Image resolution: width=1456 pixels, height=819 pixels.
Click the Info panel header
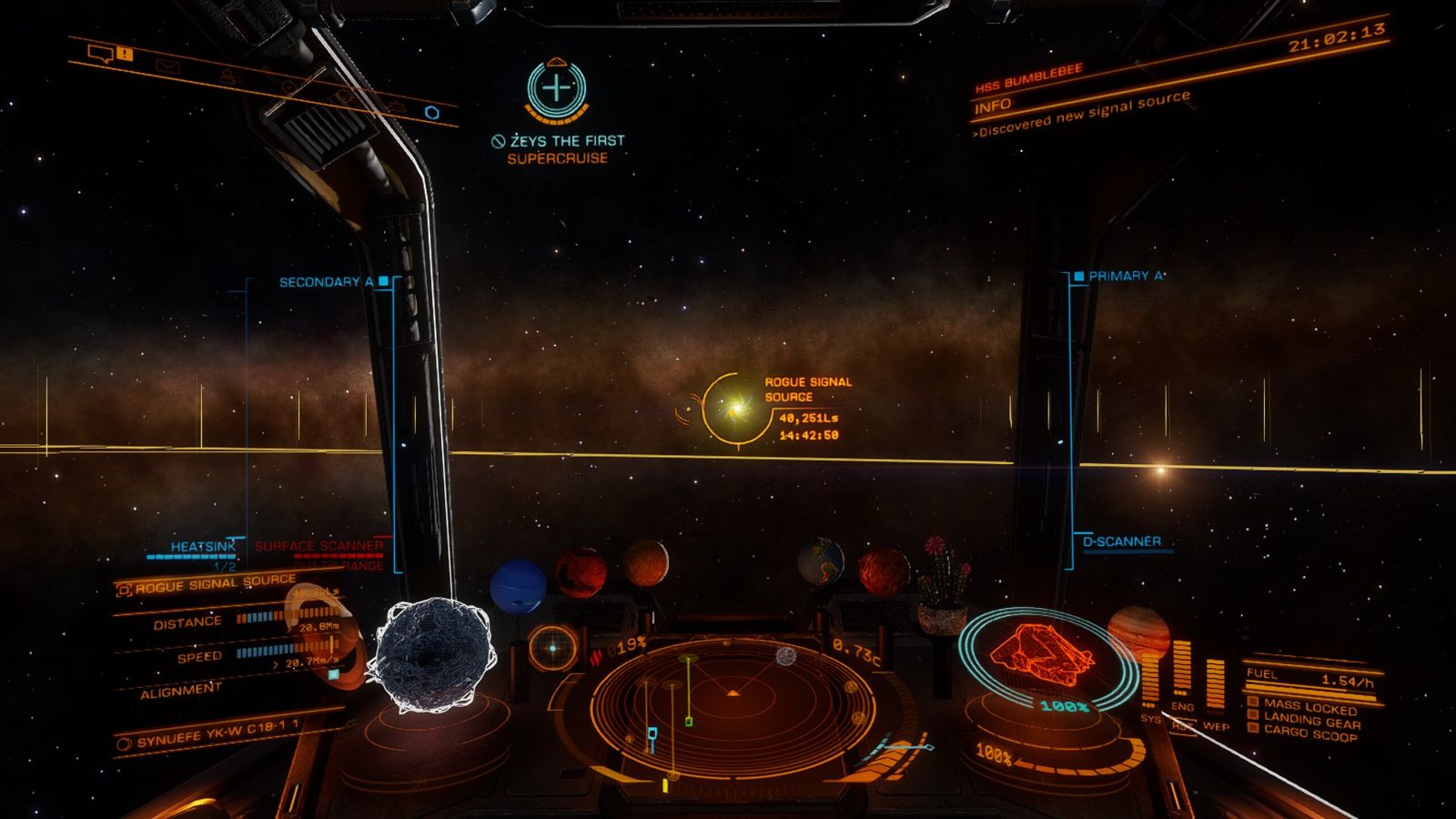click(994, 106)
